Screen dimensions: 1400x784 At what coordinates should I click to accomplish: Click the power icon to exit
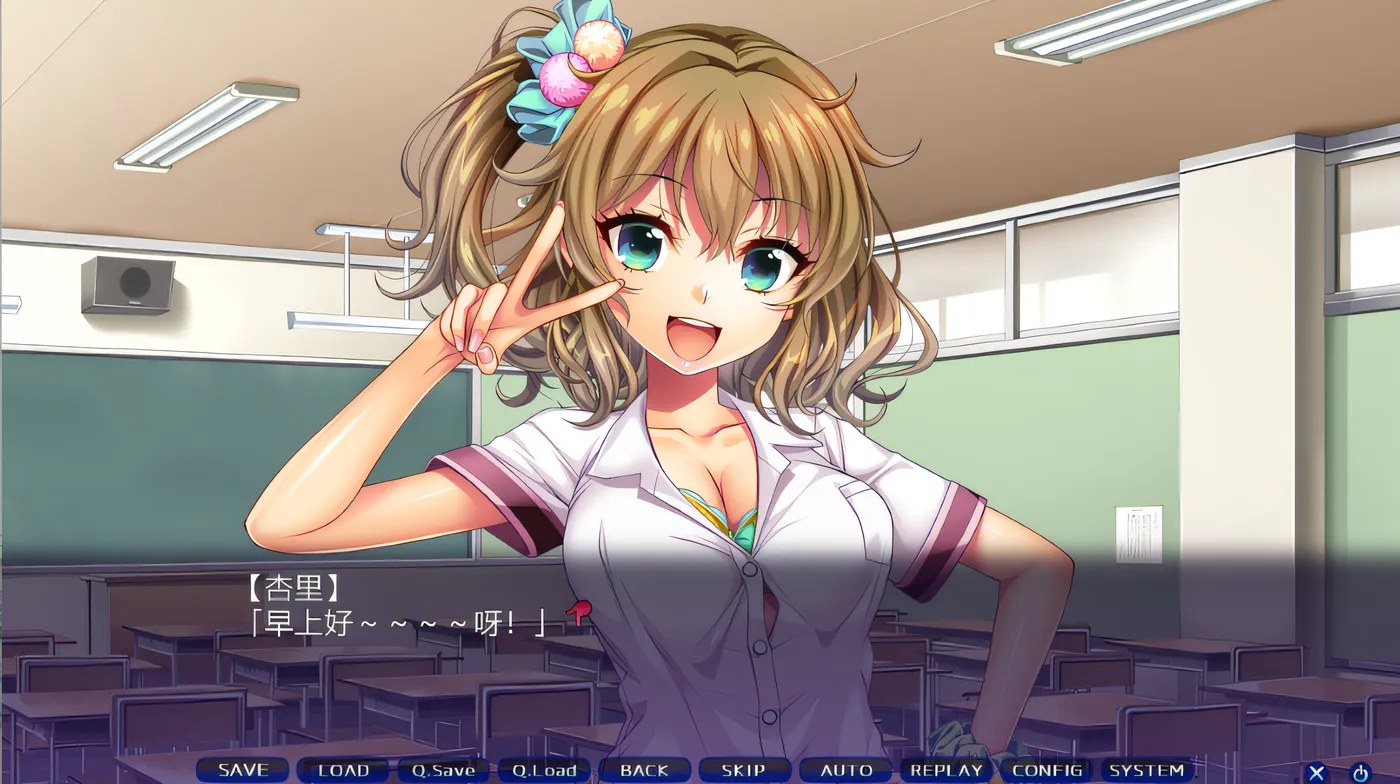click(1360, 772)
